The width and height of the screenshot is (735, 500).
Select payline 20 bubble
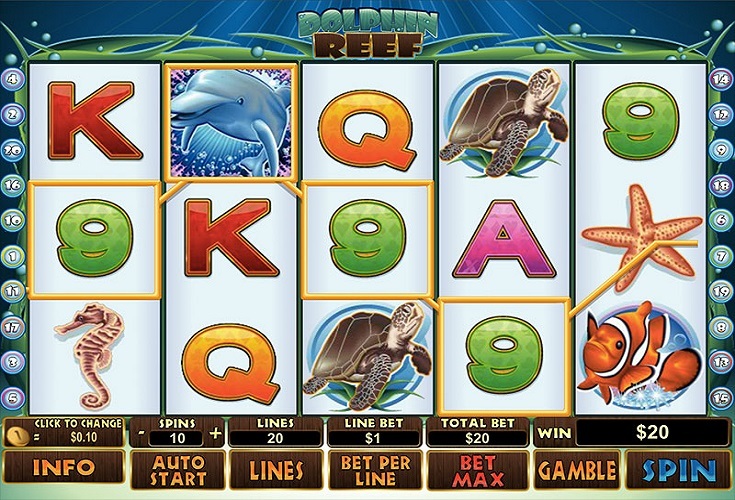(x=13, y=149)
